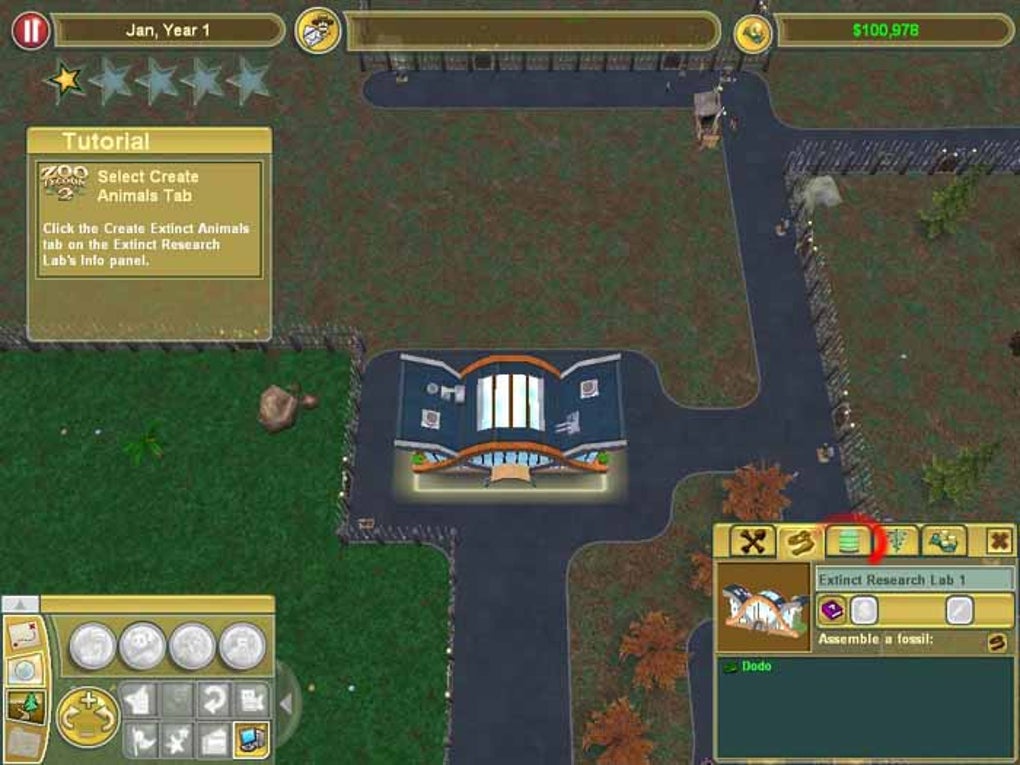Click the gold coin finances icon
This screenshot has width=1020, height=765.
pos(753,31)
